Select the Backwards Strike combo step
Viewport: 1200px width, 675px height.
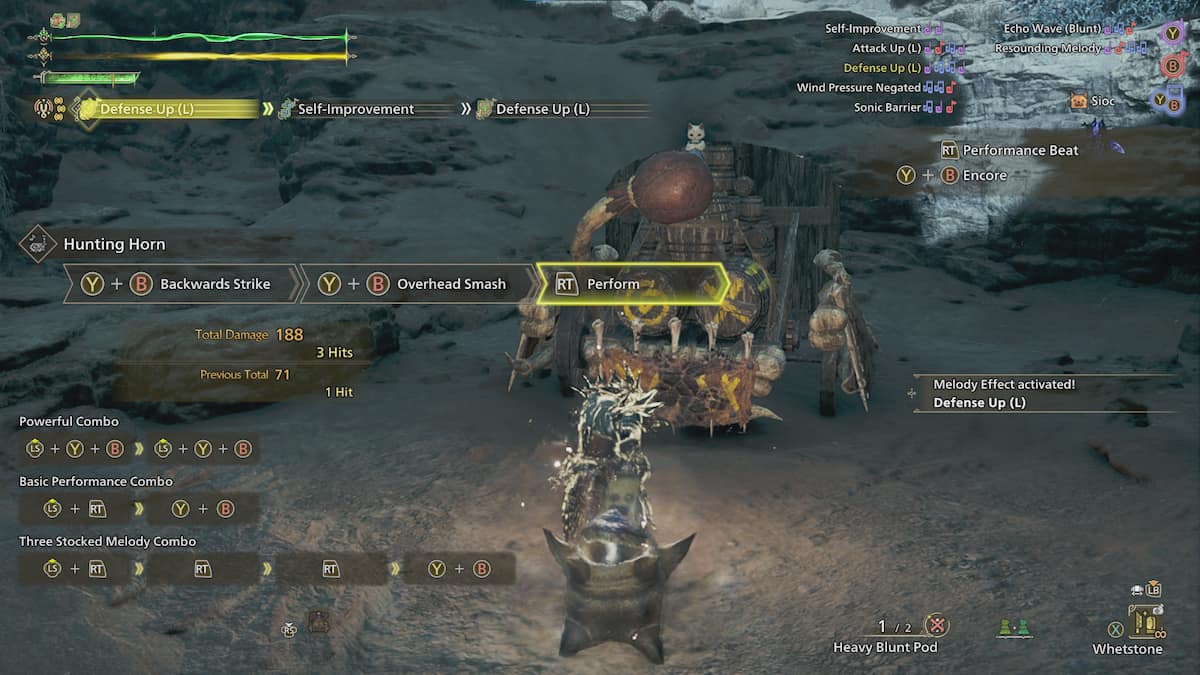pyautogui.click(x=183, y=284)
